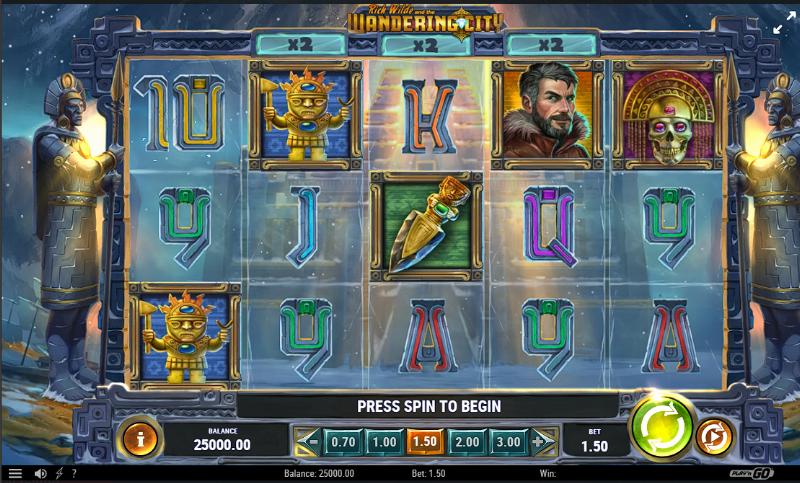The image size is (800, 483).
Task: Open the autoplay options
Action: tap(714, 437)
